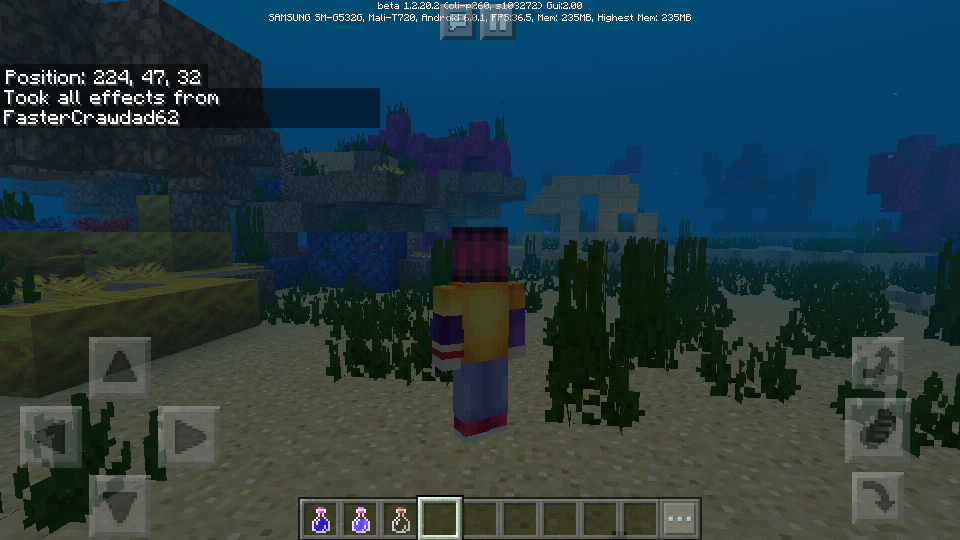Tap the move forward arrow
This screenshot has height=540, width=960.
point(120,367)
